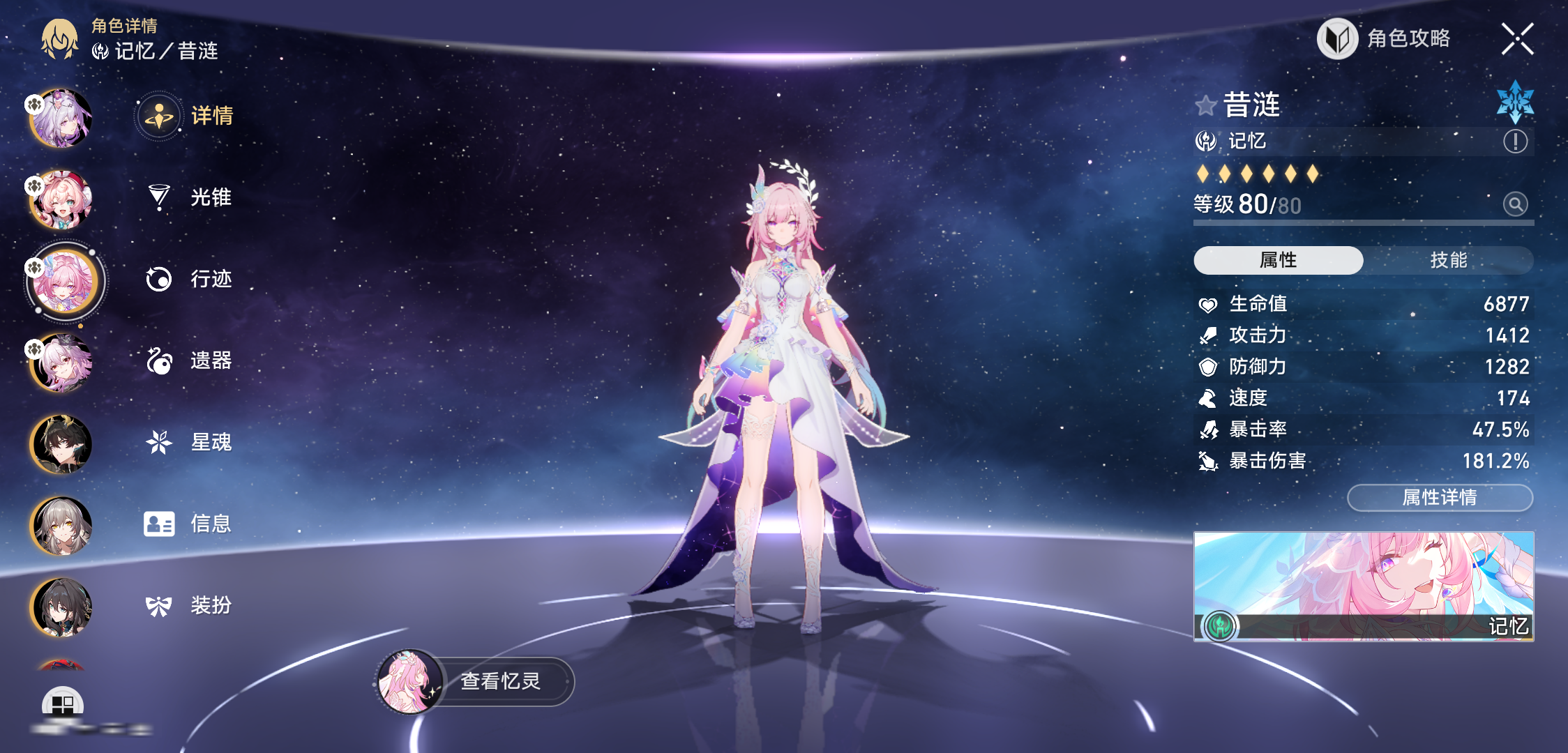Toggle the favorite star next to 昔涟
The height and width of the screenshot is (753, 1568).
tap(1205, 106)
